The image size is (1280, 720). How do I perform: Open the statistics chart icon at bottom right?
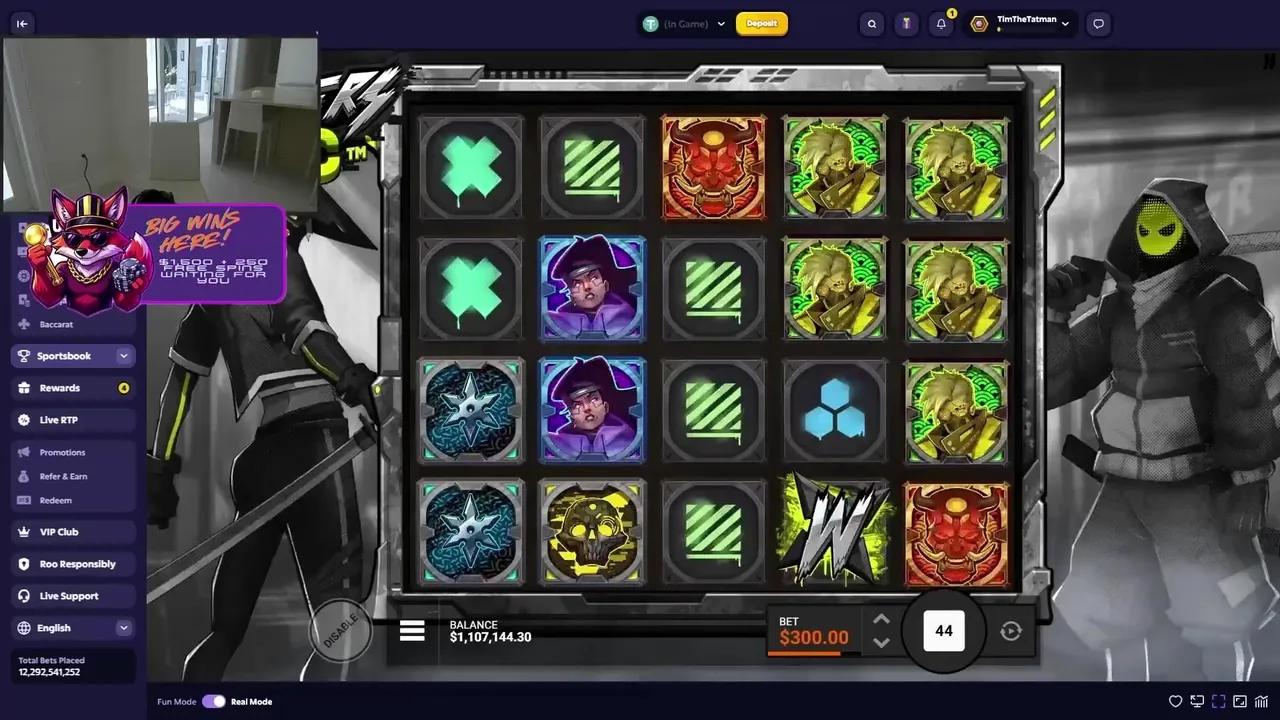tap(1262, 701)
